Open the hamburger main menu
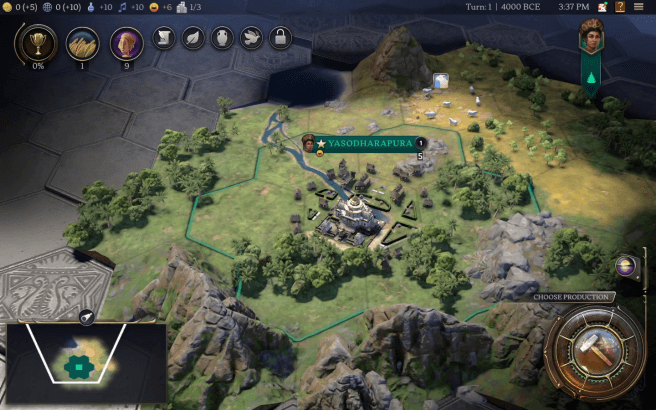This screenshot has height=410, width=656. tap(638, 7)
